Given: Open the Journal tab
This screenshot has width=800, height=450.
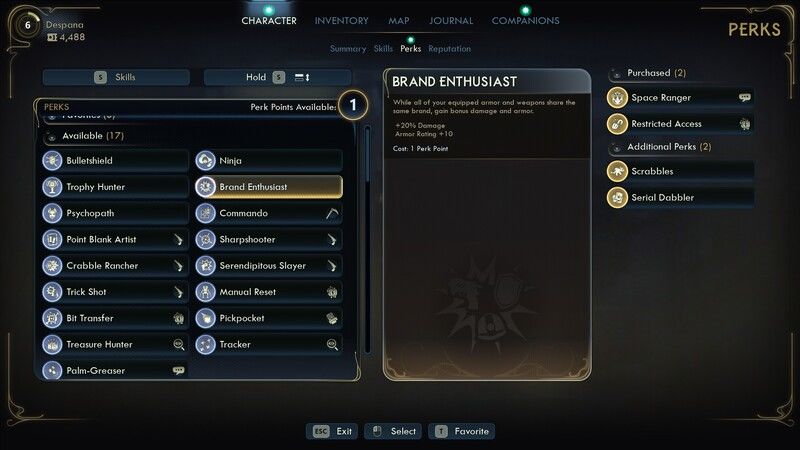Looking at the screenshot, I should click(x=451, y=21).
